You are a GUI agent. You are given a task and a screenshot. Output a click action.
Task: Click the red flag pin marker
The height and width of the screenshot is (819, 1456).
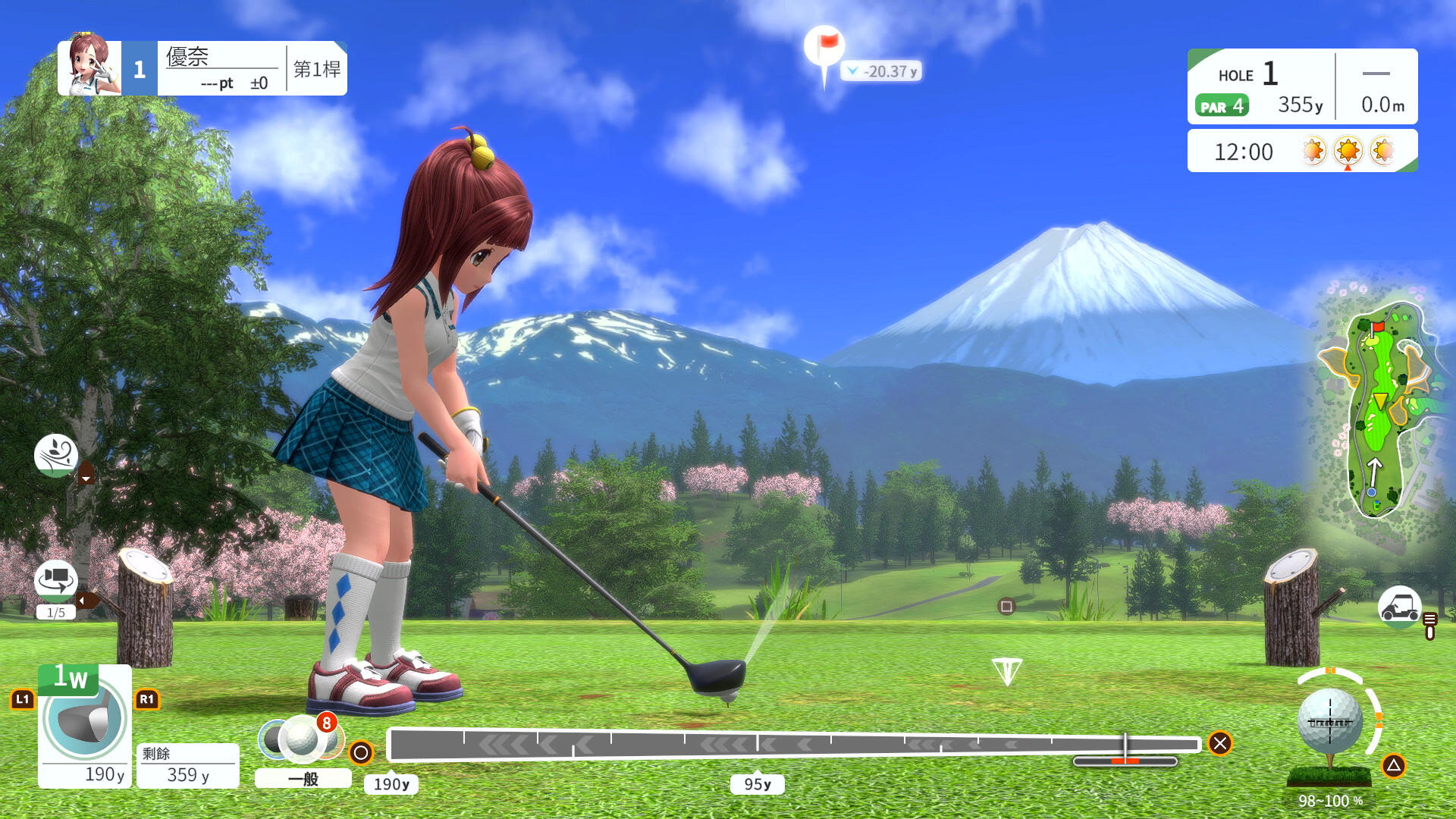click(824, 48)
